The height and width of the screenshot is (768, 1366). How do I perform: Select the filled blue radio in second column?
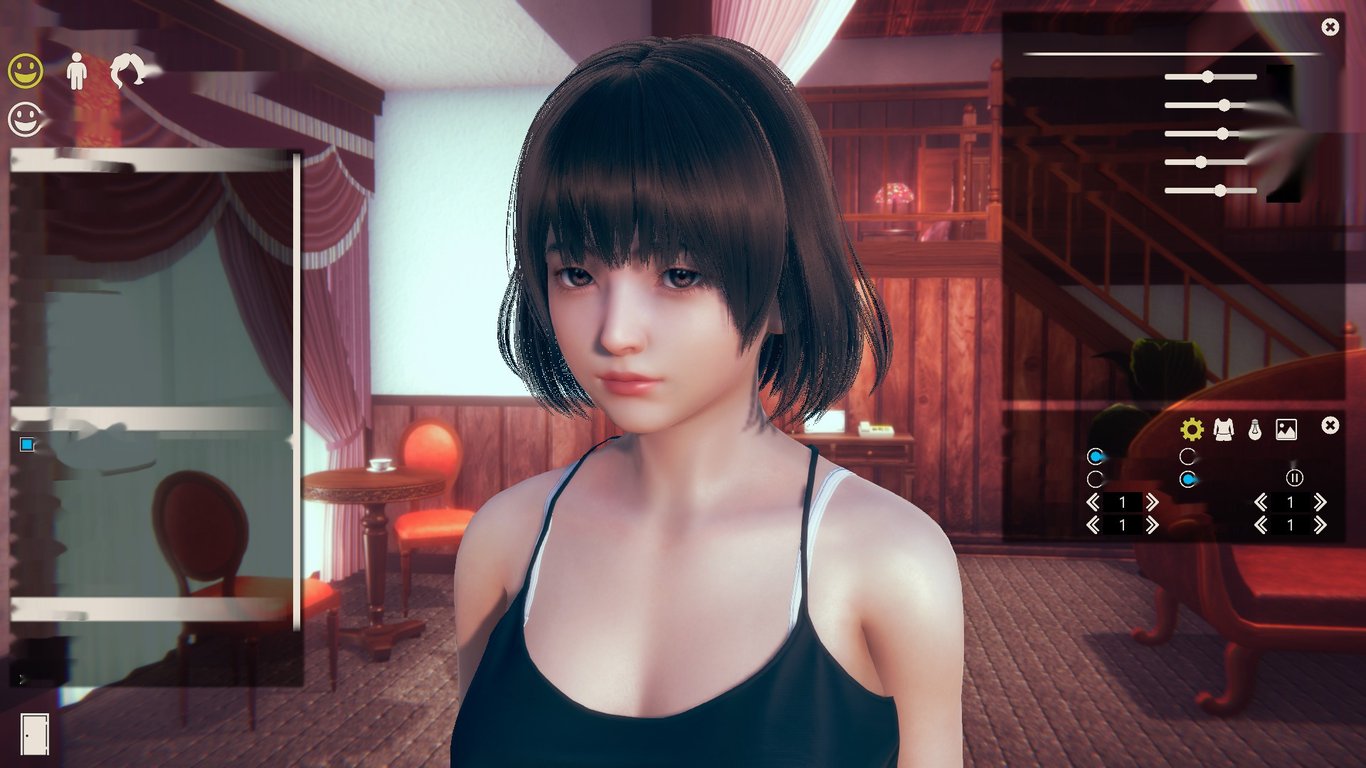pos(1187,478)
